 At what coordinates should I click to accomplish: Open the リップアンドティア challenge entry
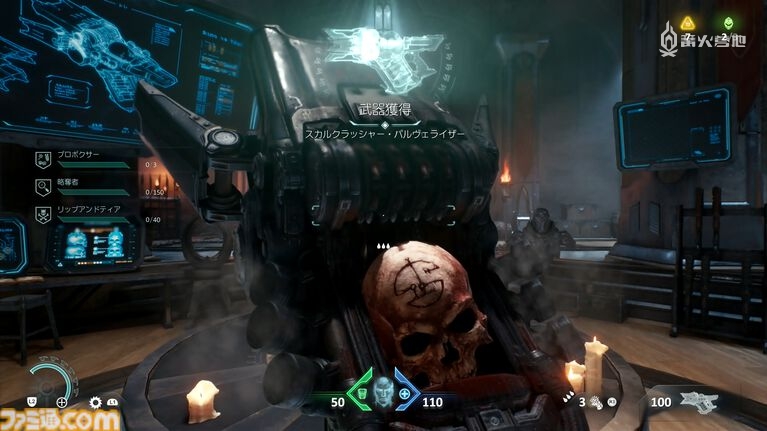85,212
